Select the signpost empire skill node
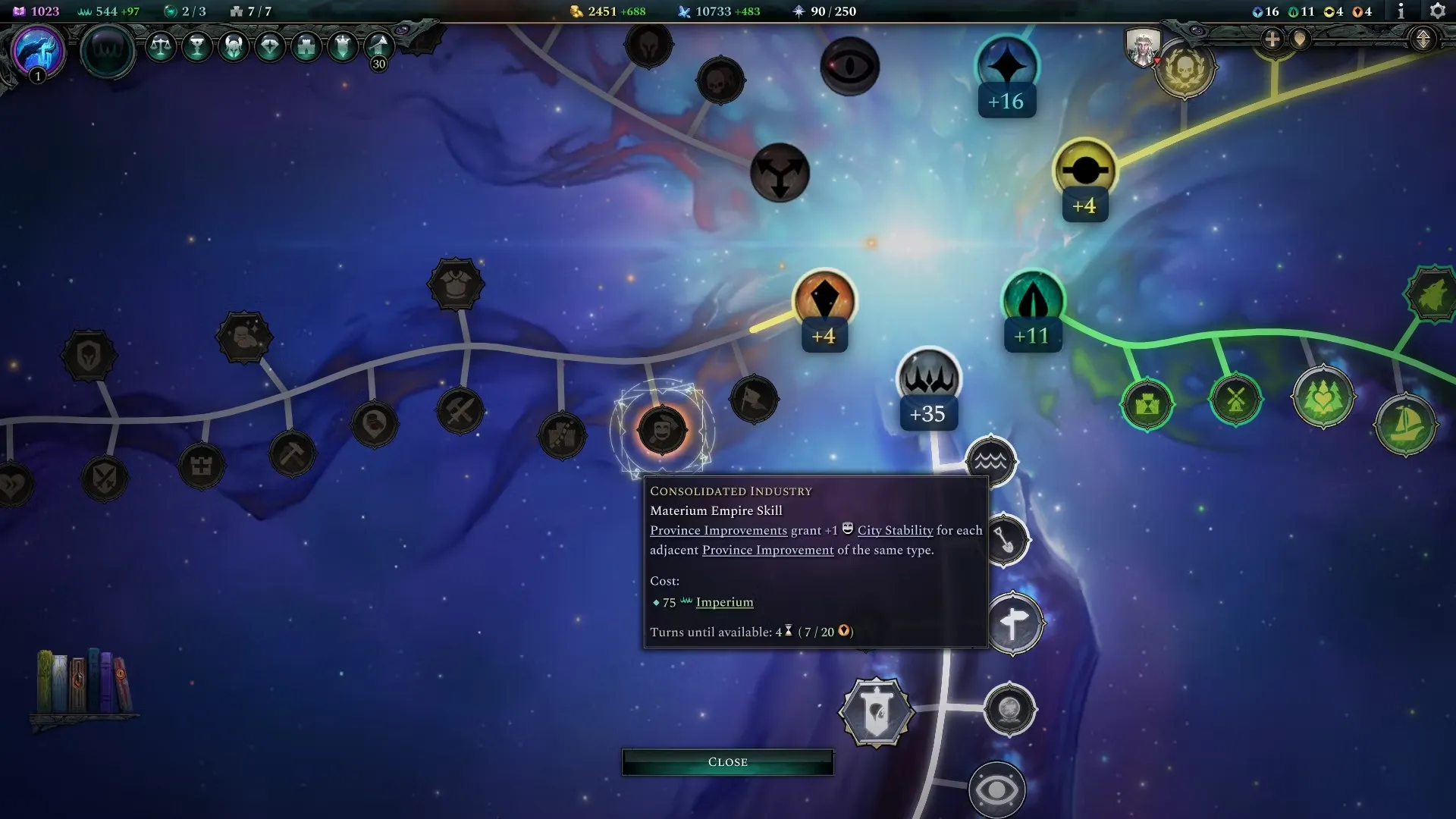Image resolution: width=1456 pixels, height=819 pixels. [x=1014, y=623]
